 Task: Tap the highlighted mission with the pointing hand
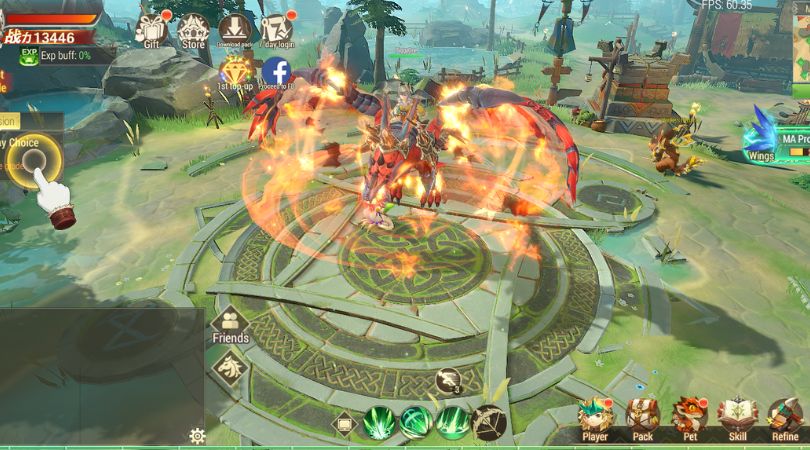click(35, 160)
